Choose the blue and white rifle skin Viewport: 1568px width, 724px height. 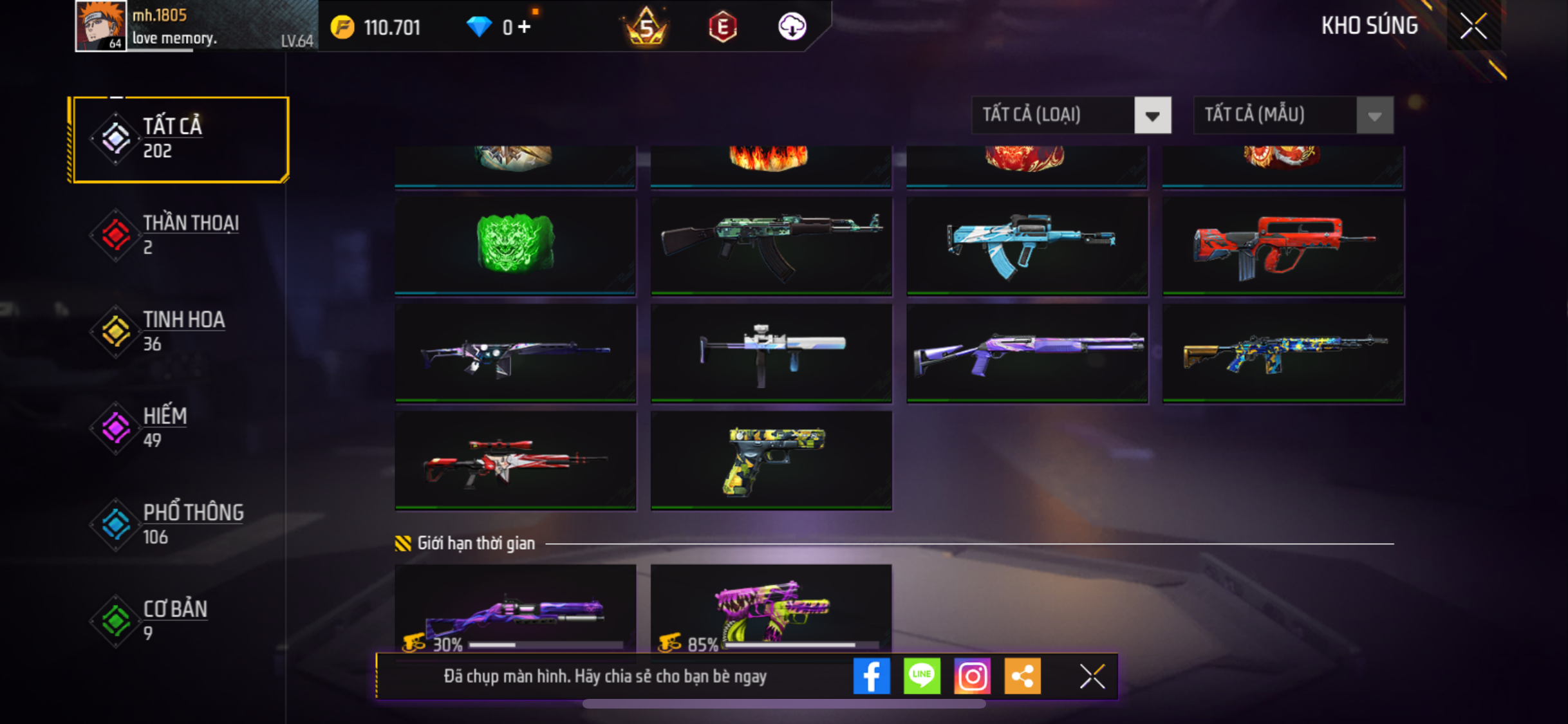tap(1027, 245)
